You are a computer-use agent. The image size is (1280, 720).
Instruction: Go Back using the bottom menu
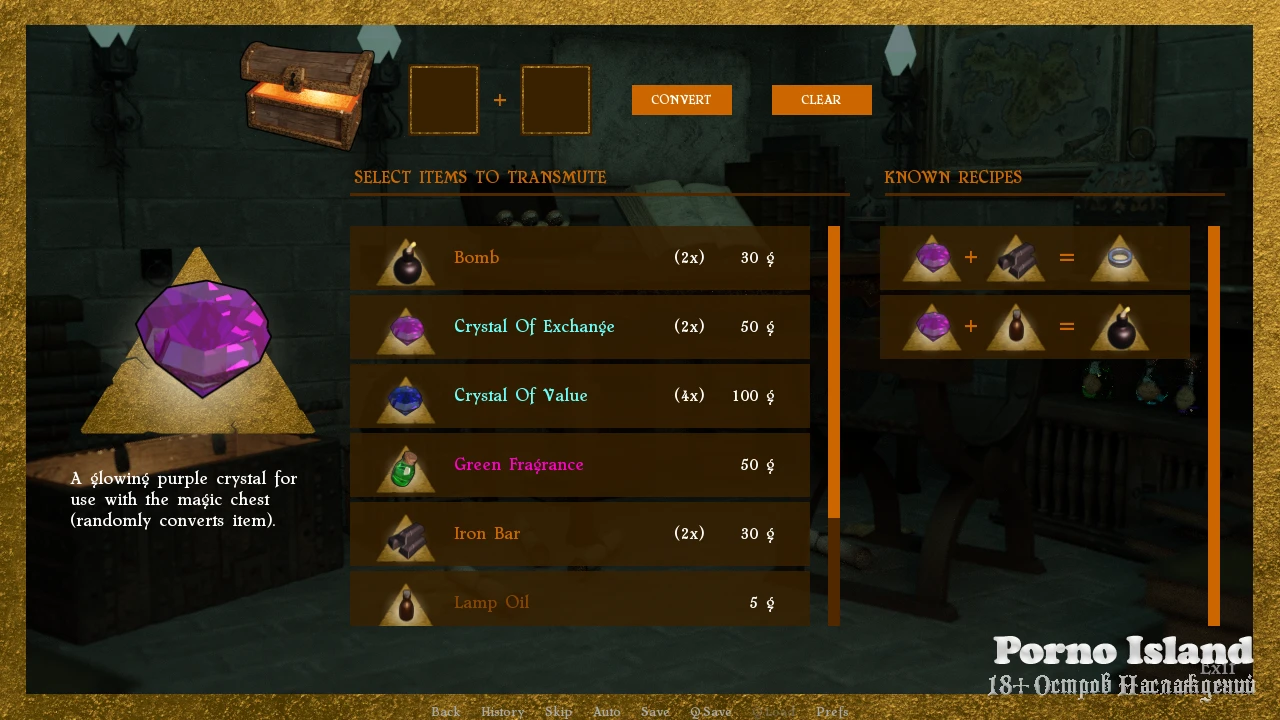[445, 712]
